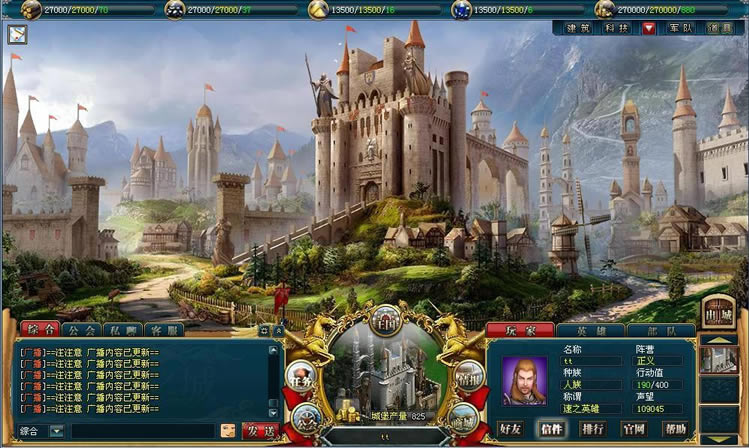Switch to the 综合 general chat tab

pos(39,329)
